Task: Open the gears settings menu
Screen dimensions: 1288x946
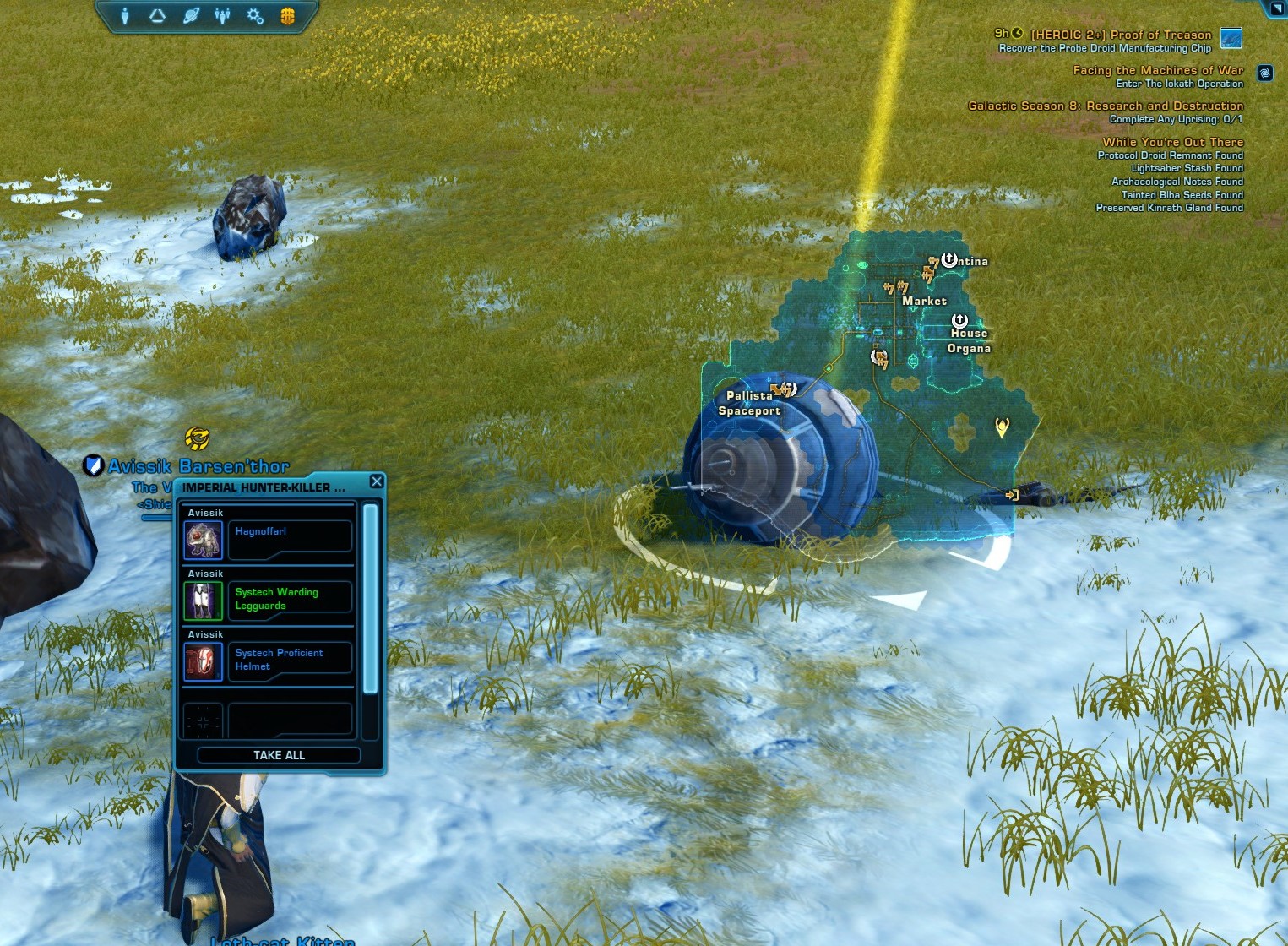Action: coord(255,16)
